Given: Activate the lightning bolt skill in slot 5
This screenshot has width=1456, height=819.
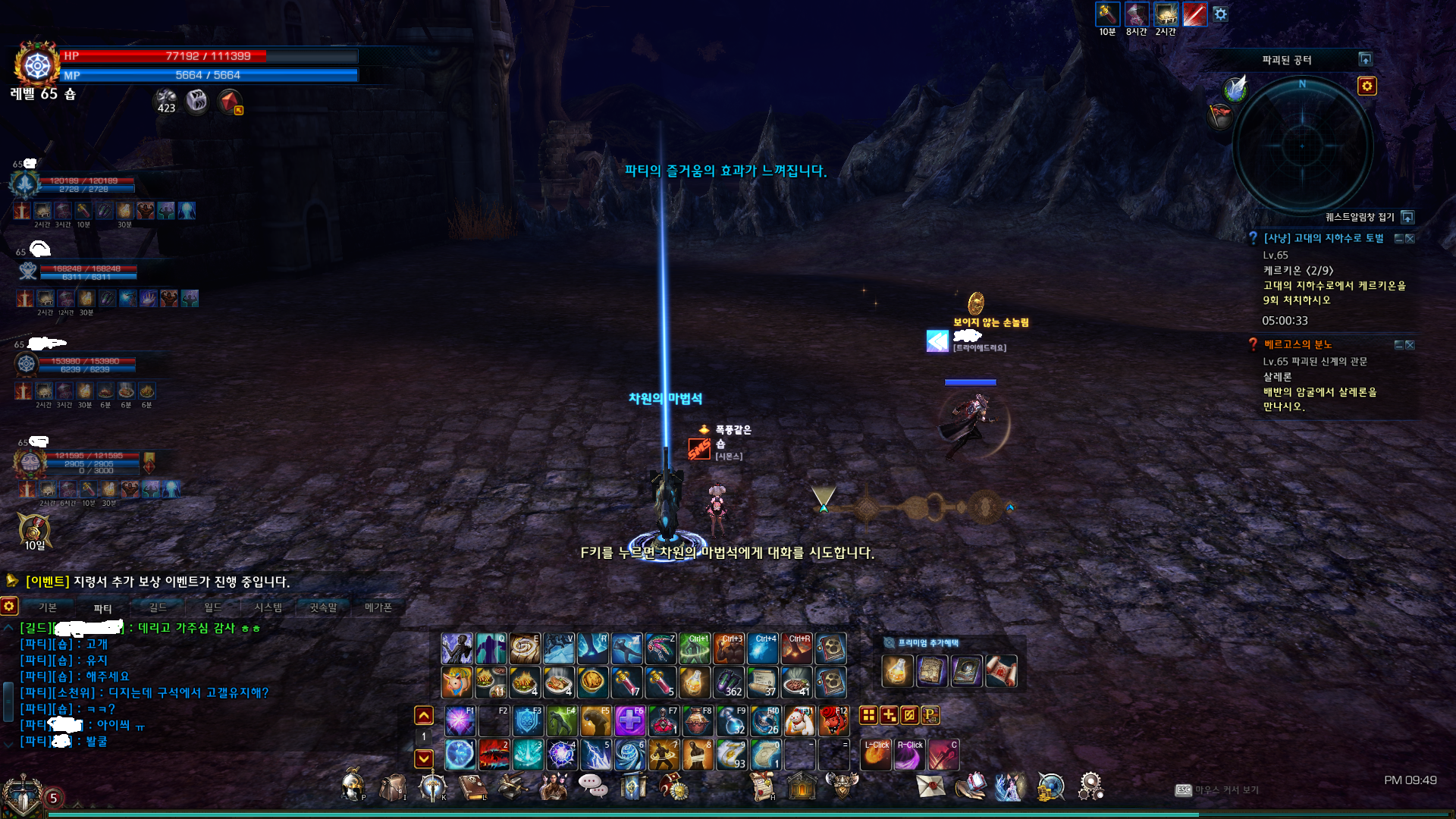Looking at the screenshot, I should click(595, 755).
